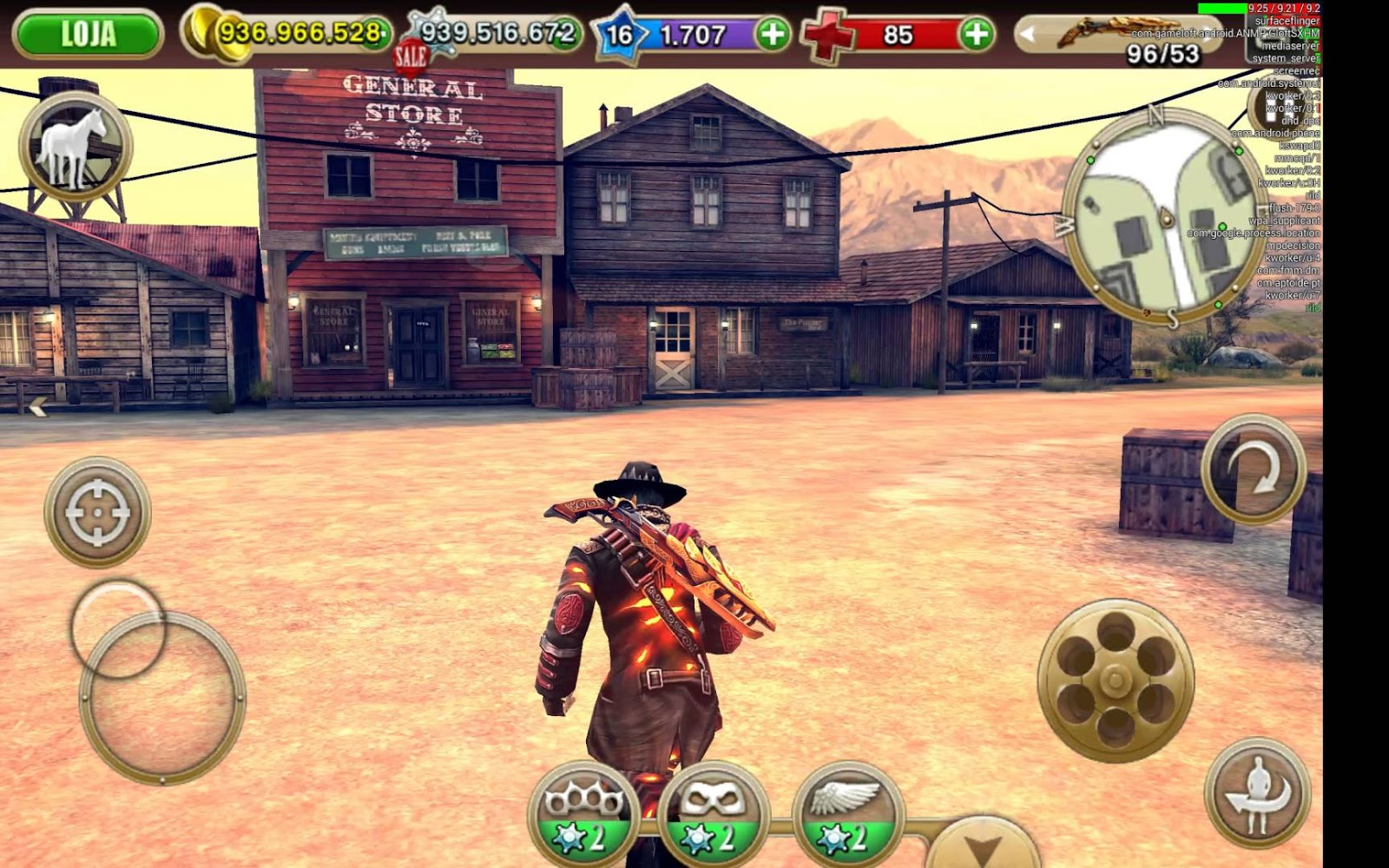Viewport: 1389px width, 868px height.
Task: Tap the silver star level 16 badge
Action: 618,32
